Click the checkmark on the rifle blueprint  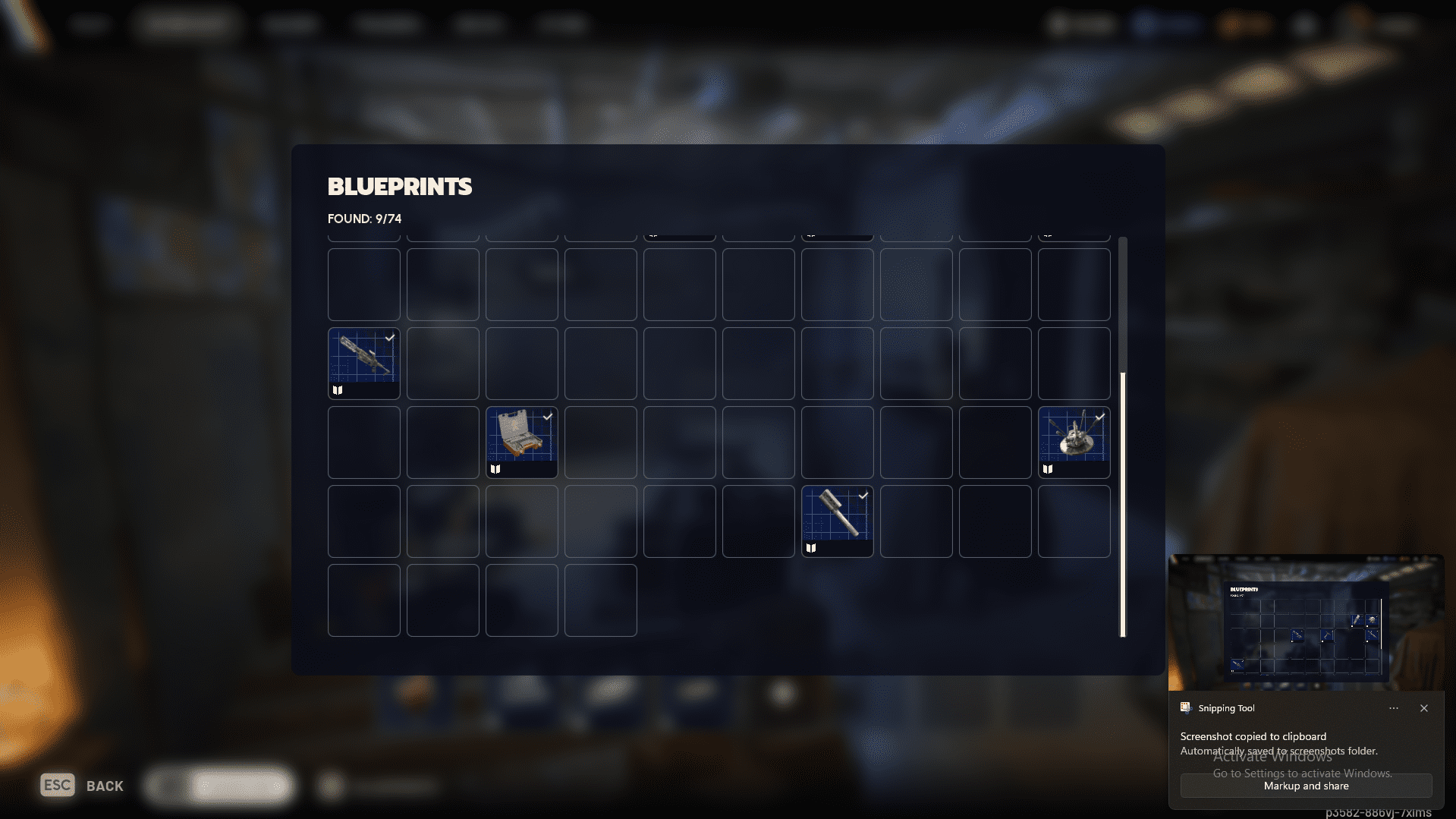click(x=389, y=337)
